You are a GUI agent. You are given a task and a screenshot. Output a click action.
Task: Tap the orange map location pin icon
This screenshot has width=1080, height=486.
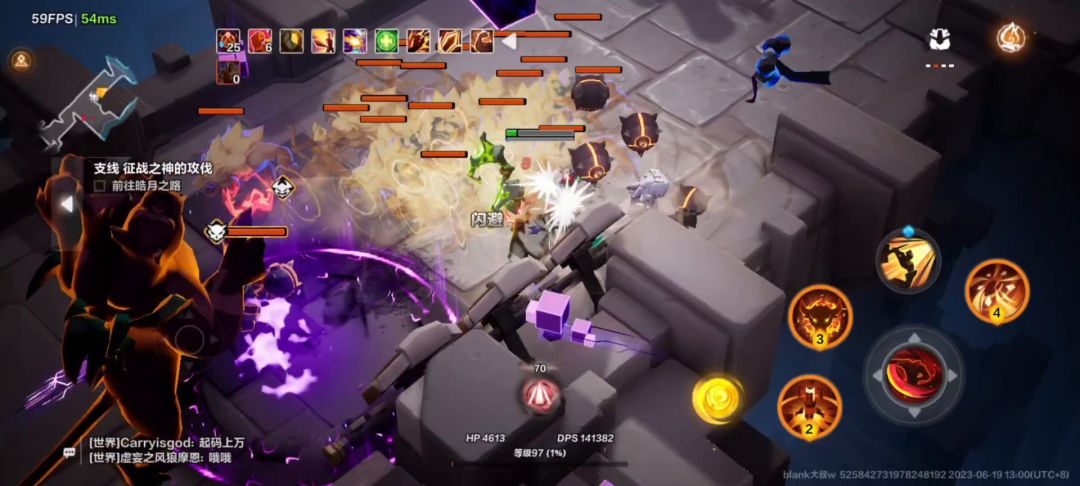(x=20, y=61)
